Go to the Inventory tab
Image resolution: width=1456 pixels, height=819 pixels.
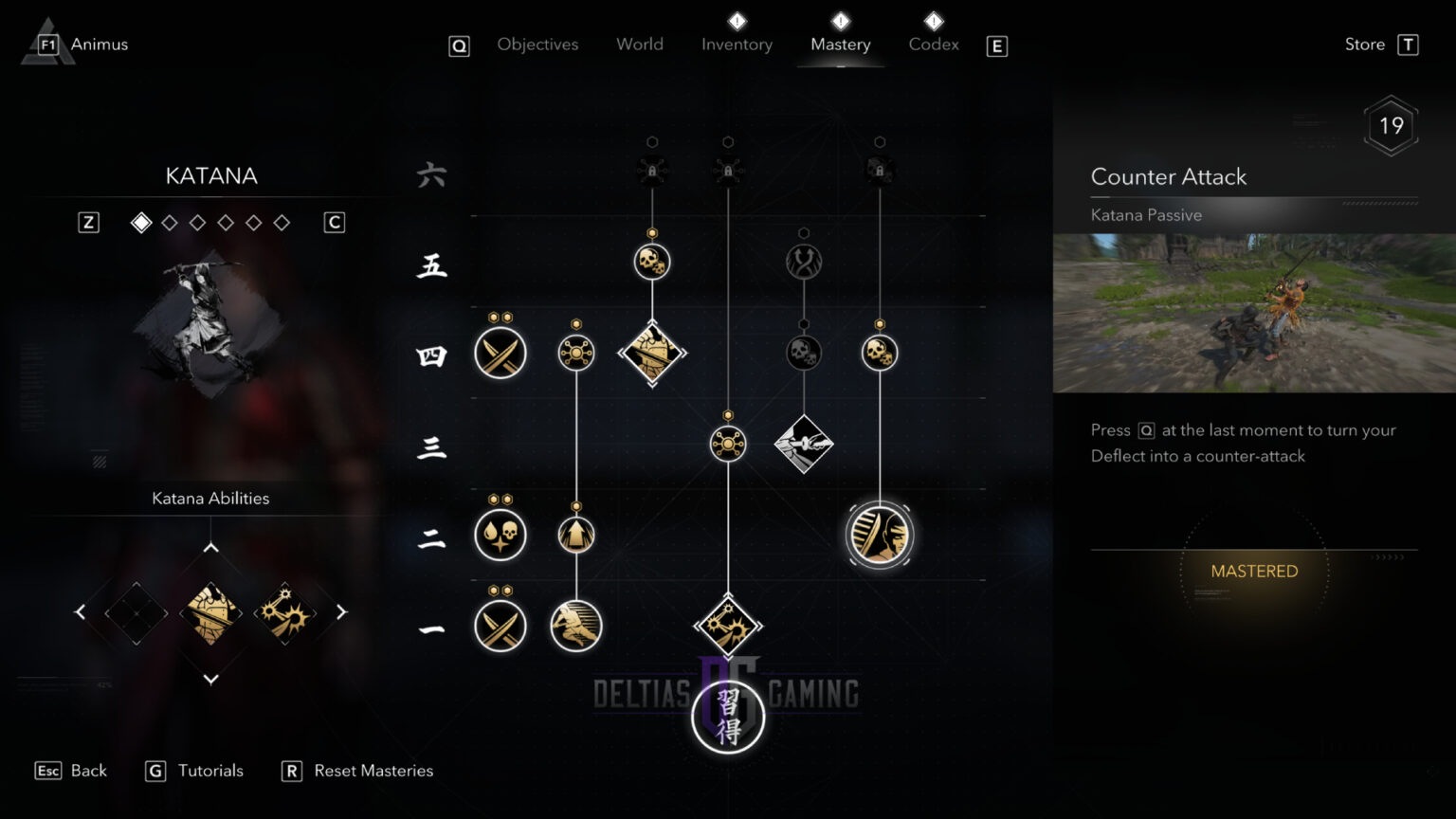pyautogui.click(x=737, y=45)
